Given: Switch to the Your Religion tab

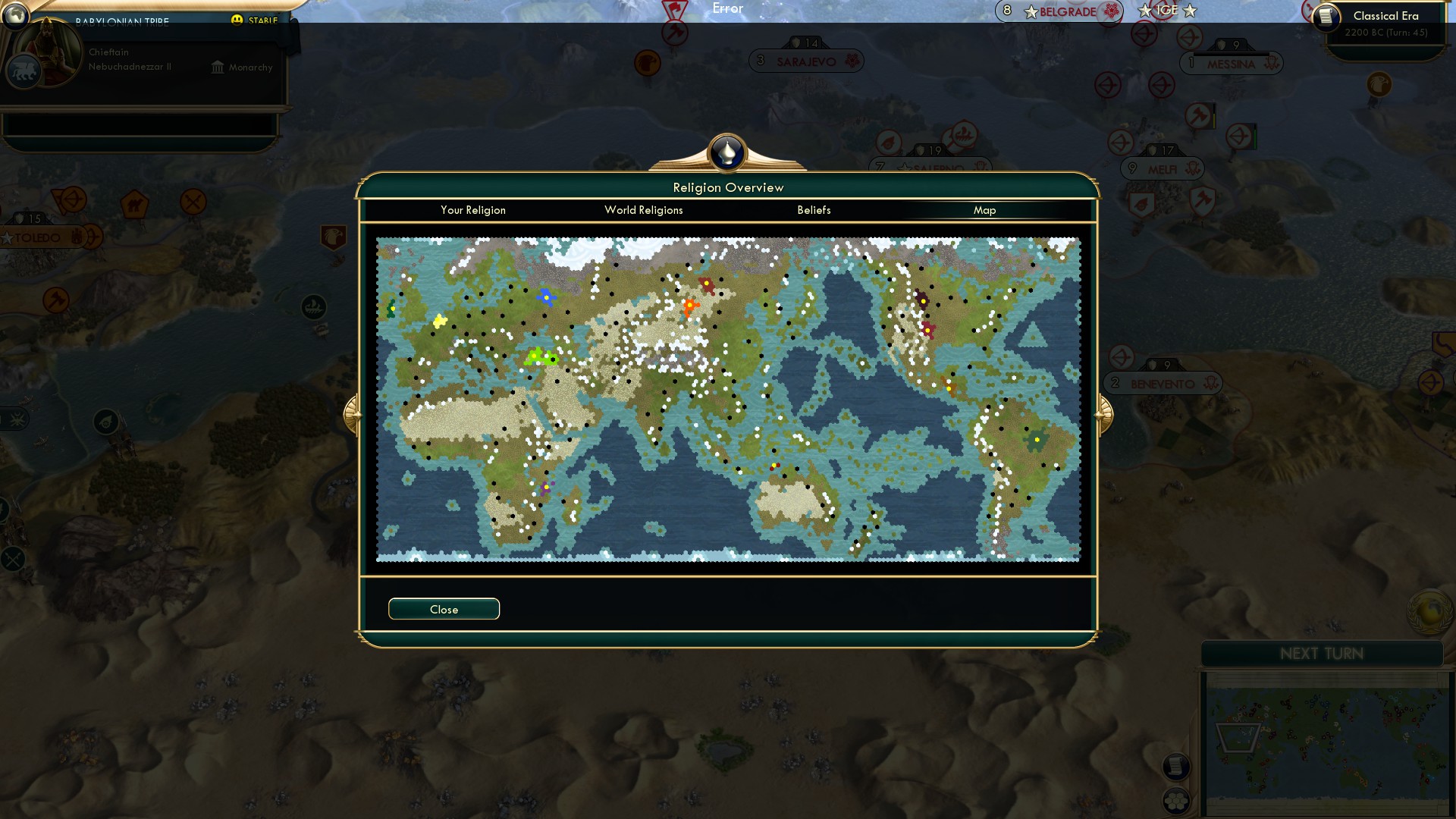Looking at the screenshot, I should [473, 210].
